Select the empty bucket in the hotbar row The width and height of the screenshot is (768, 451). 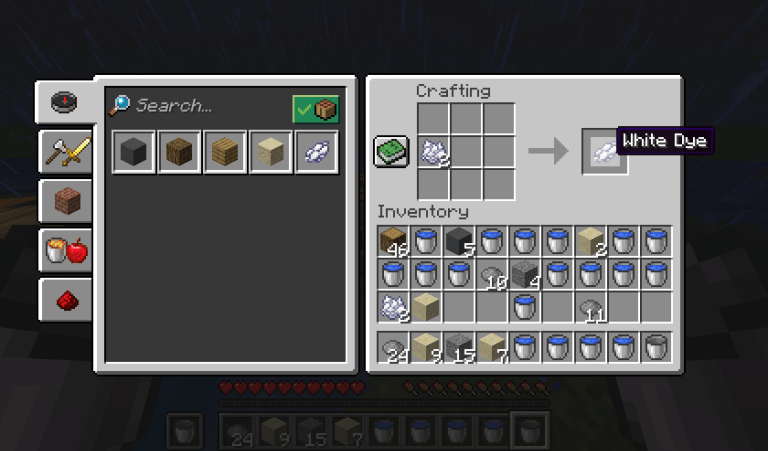pos(656,347)
